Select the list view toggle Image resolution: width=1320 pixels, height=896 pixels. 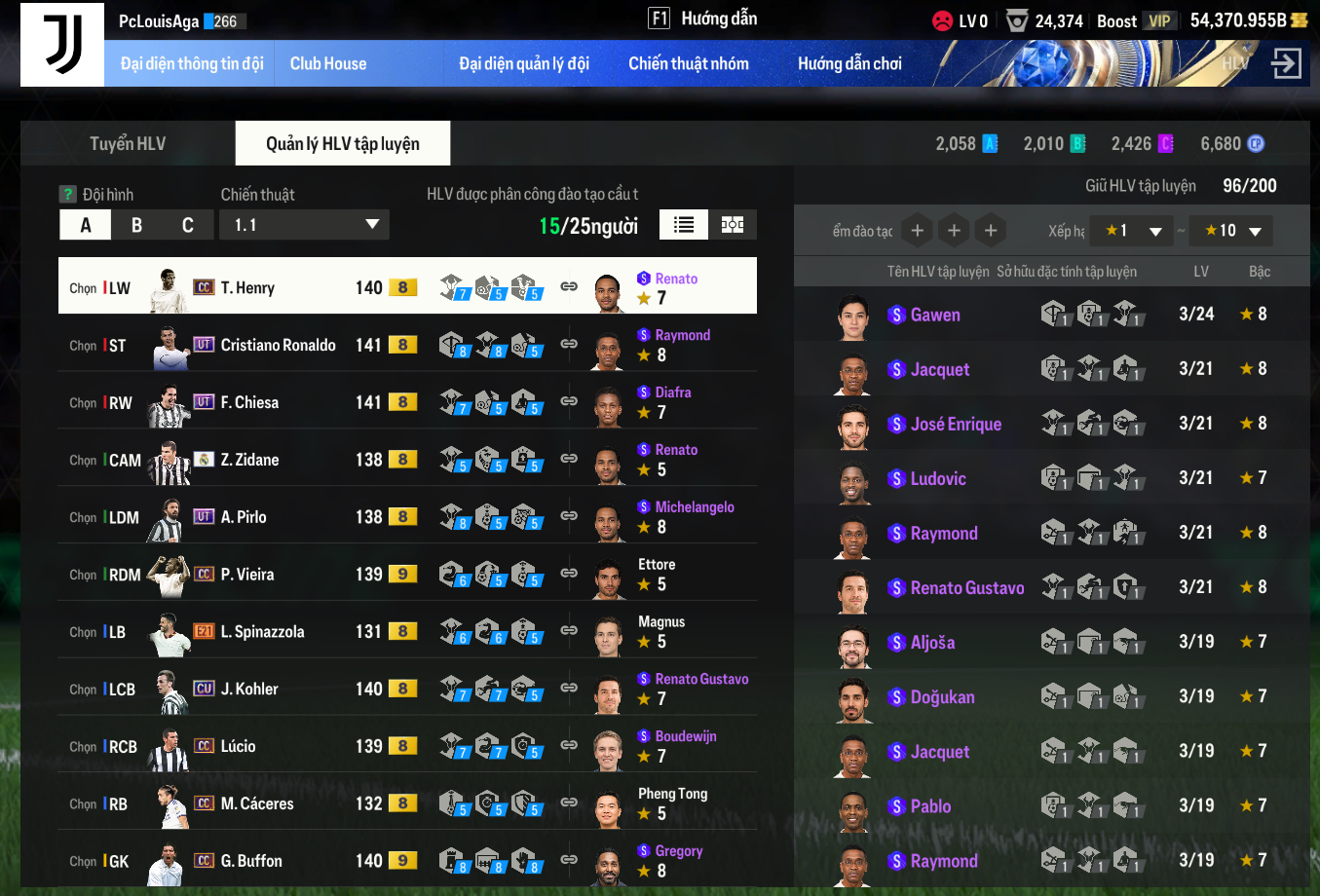[684, 225]
